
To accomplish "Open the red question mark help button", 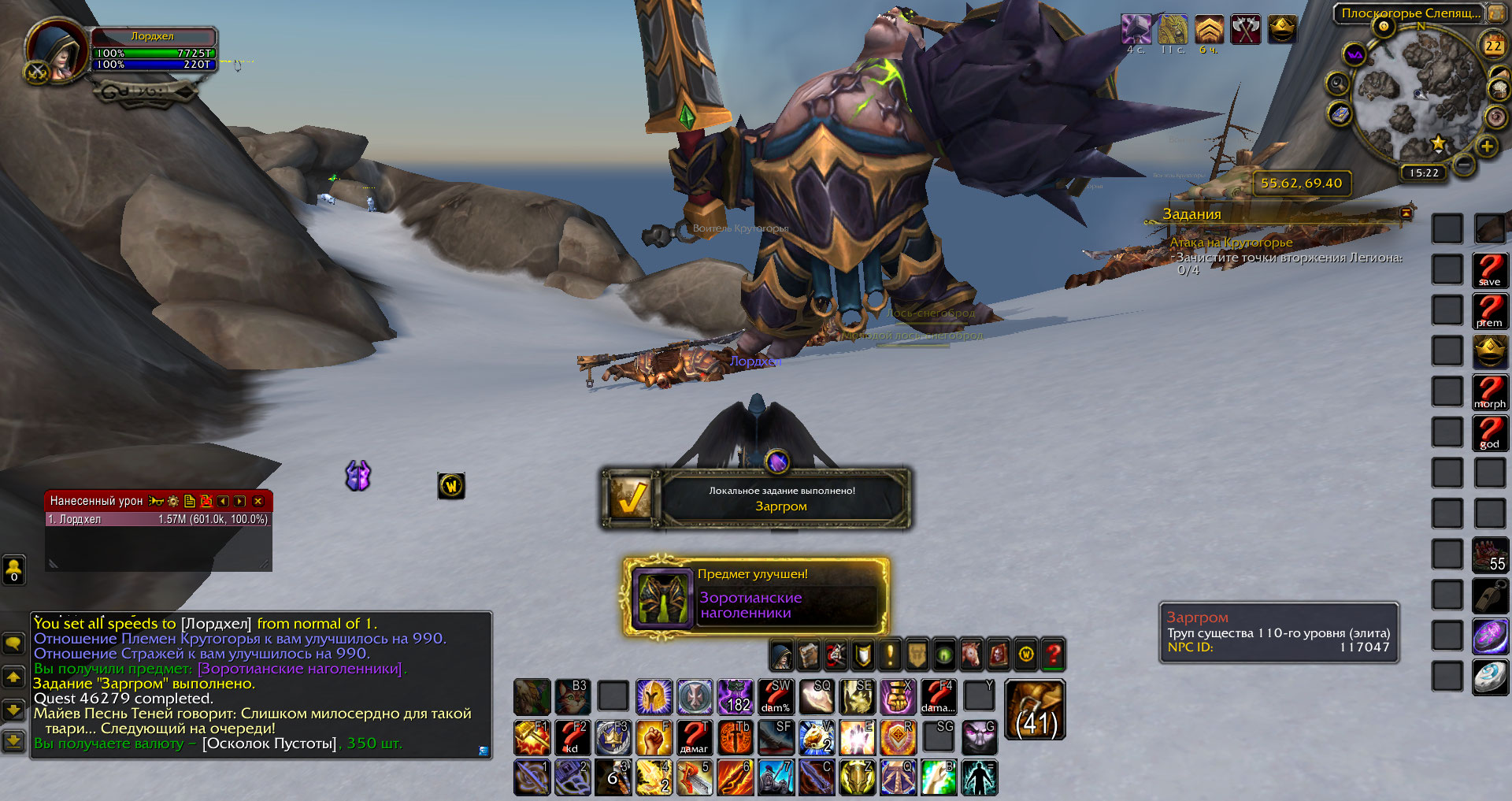I will pyautogui.click(x=1053, y=655).
